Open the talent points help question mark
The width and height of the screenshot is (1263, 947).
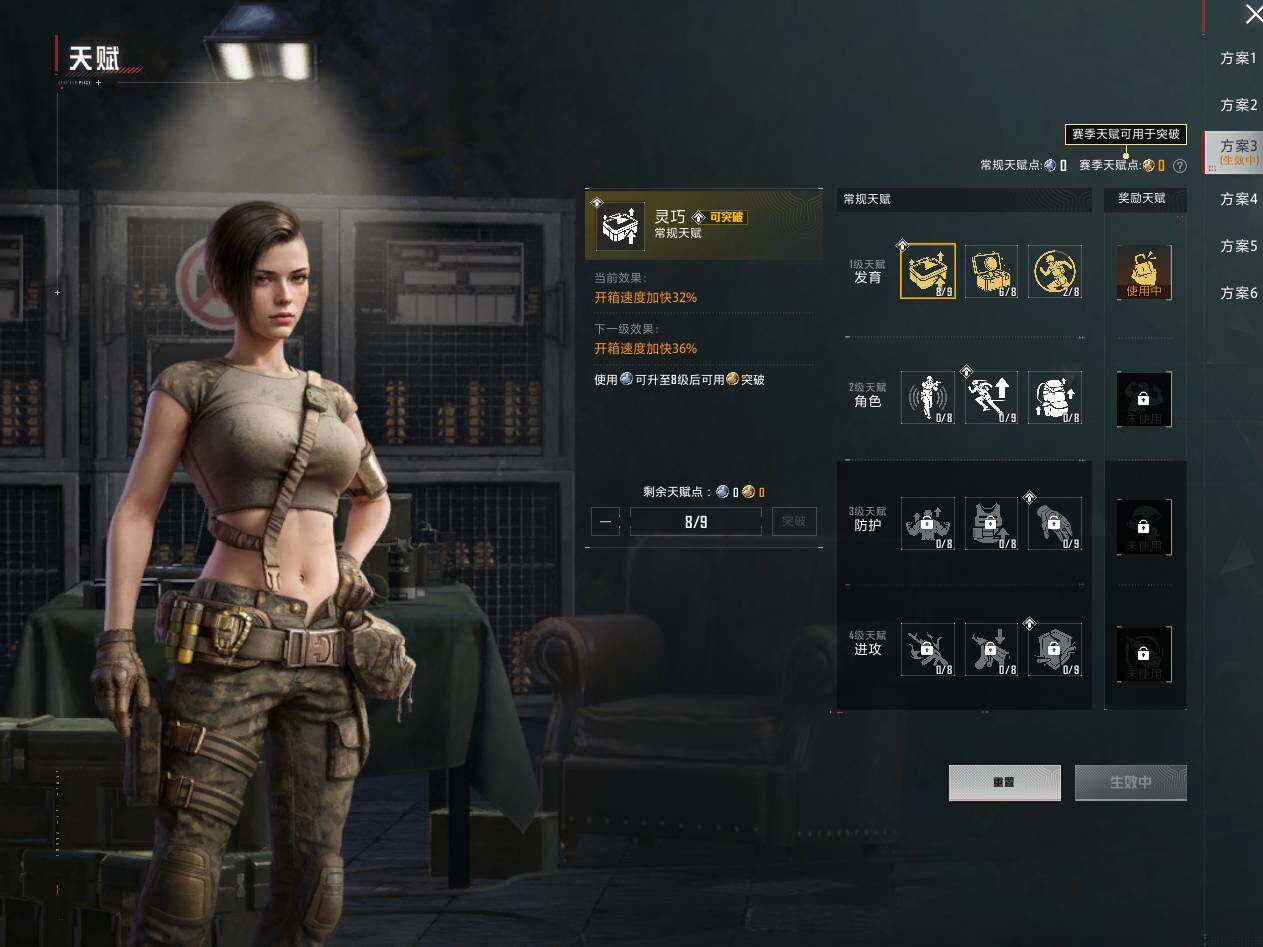[x=1180, y=166]
